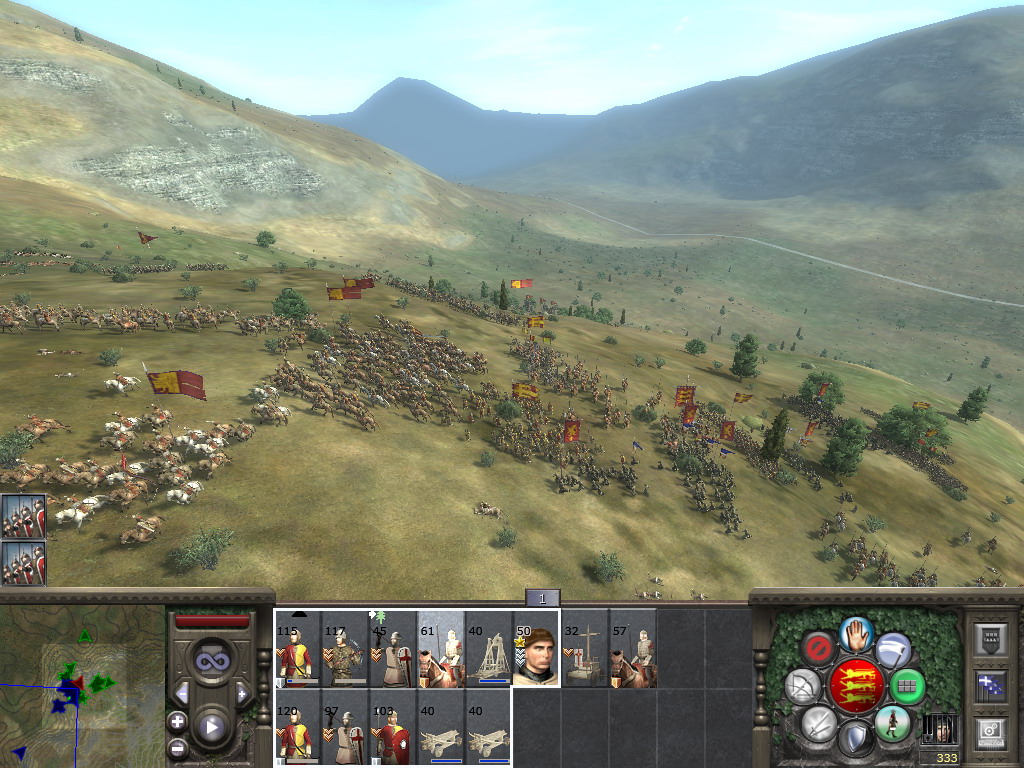This screenshot has height=768, width=1024.
Task: Toggle fire at will bow button
Action: tap(802, 687)
